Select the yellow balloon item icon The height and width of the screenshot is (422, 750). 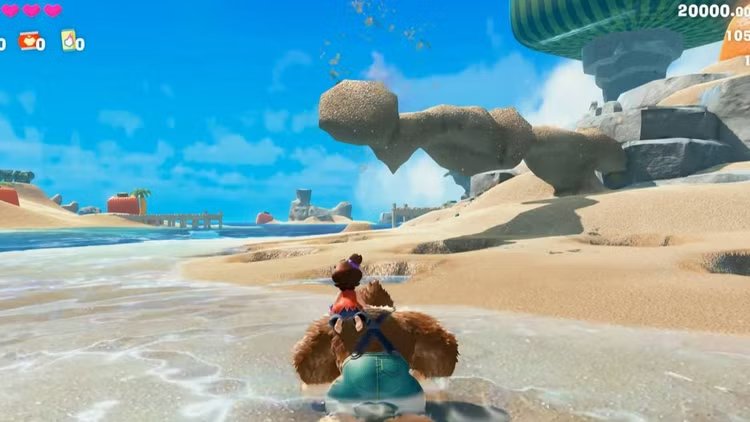(68, 40)
